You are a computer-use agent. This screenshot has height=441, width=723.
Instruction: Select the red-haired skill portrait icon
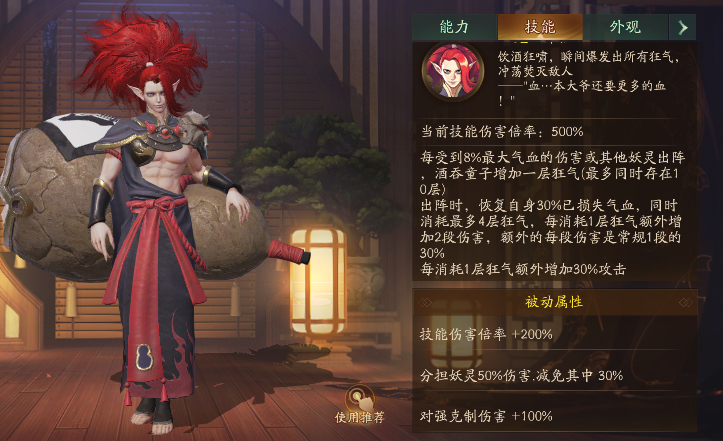(450, 72)
